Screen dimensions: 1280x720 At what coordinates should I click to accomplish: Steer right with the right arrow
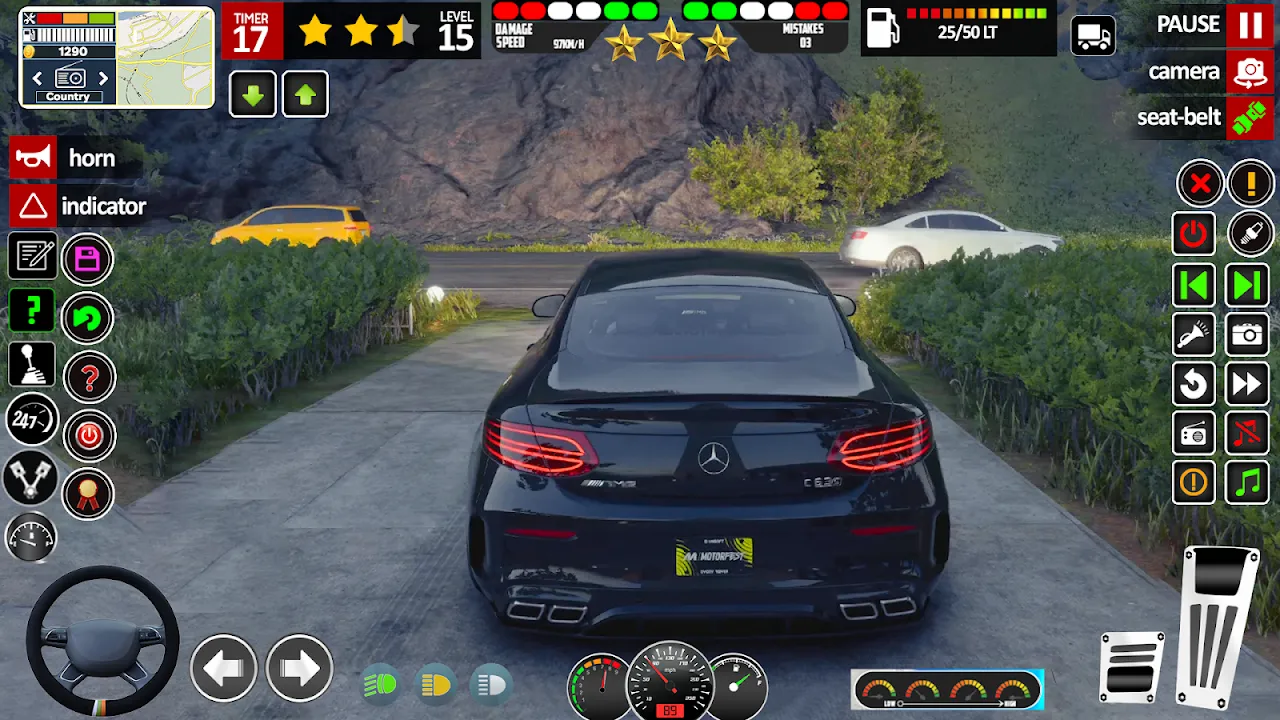[299, 667]
